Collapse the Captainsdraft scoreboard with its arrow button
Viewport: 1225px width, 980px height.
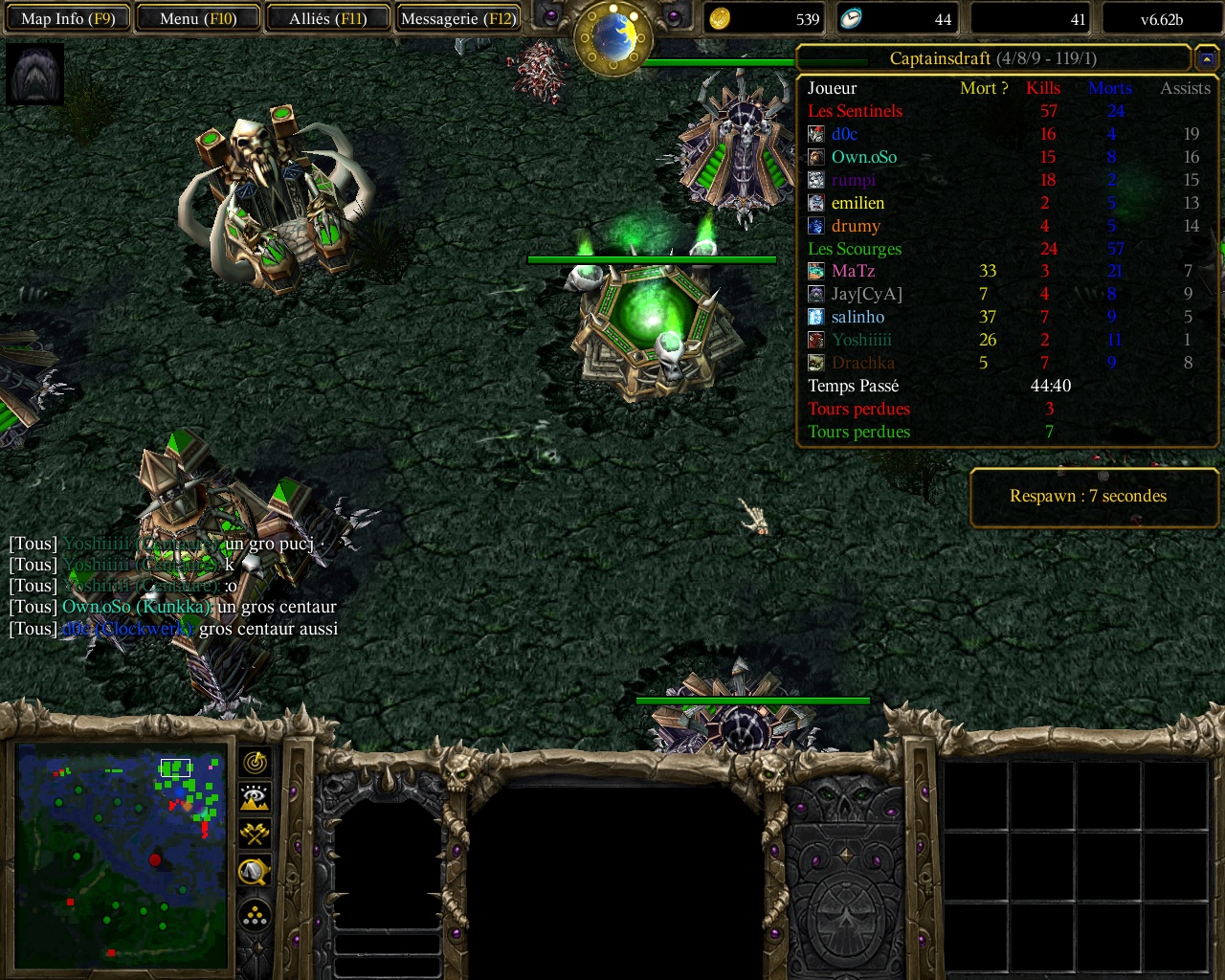1207,59
